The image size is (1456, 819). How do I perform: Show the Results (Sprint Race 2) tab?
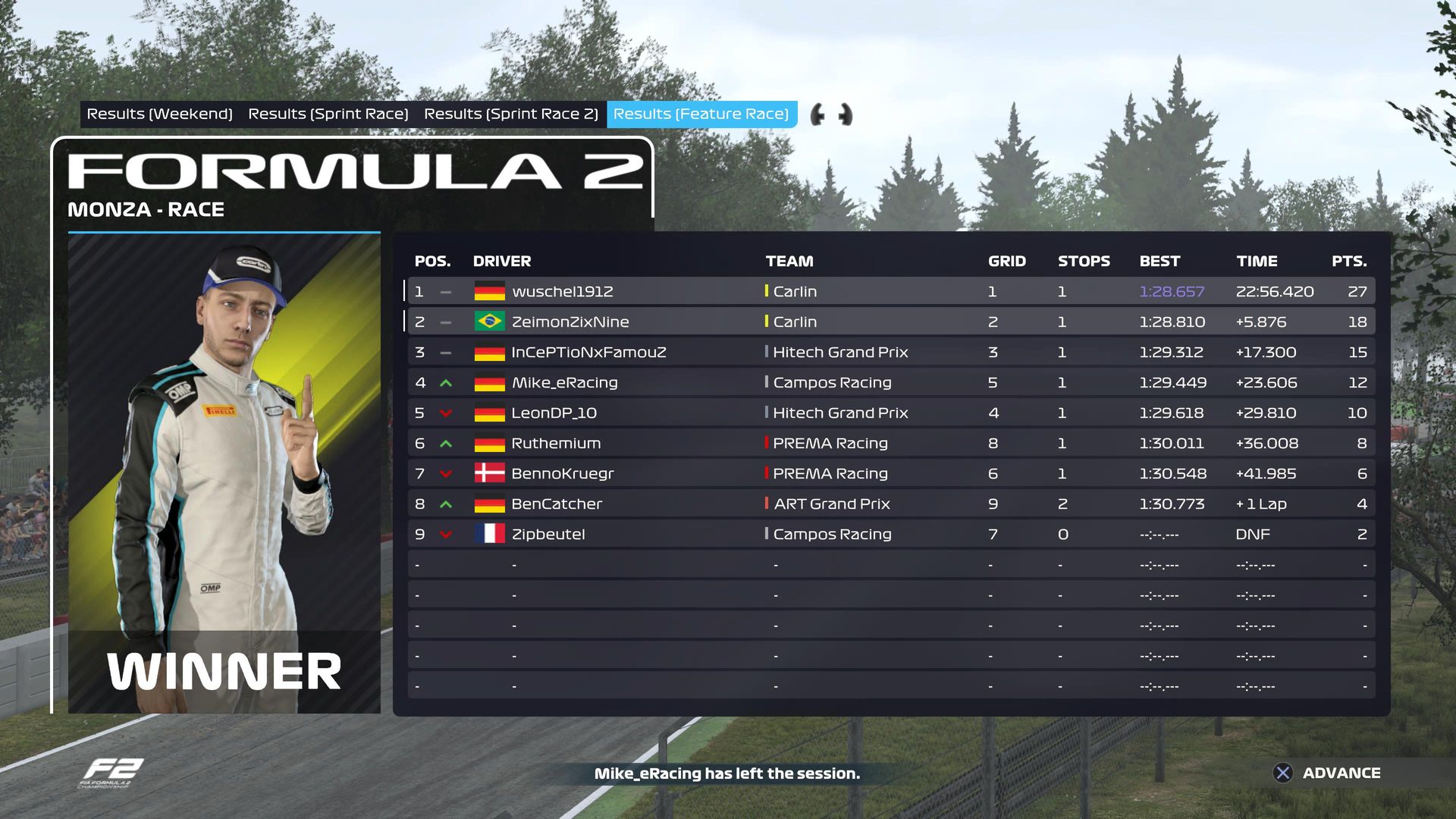510,115
